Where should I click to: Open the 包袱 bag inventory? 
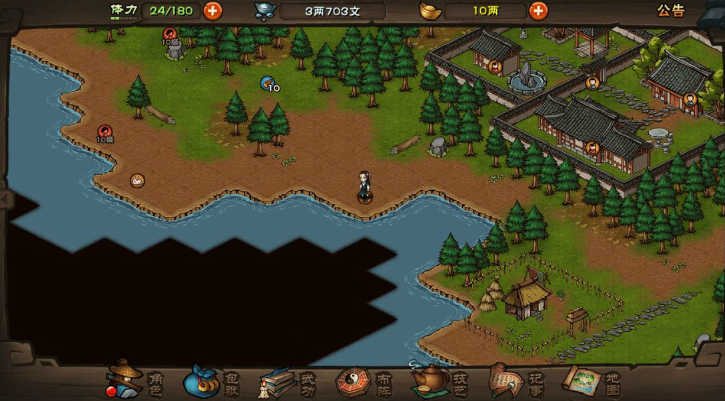pyautogui.click(x=211, y=381)
